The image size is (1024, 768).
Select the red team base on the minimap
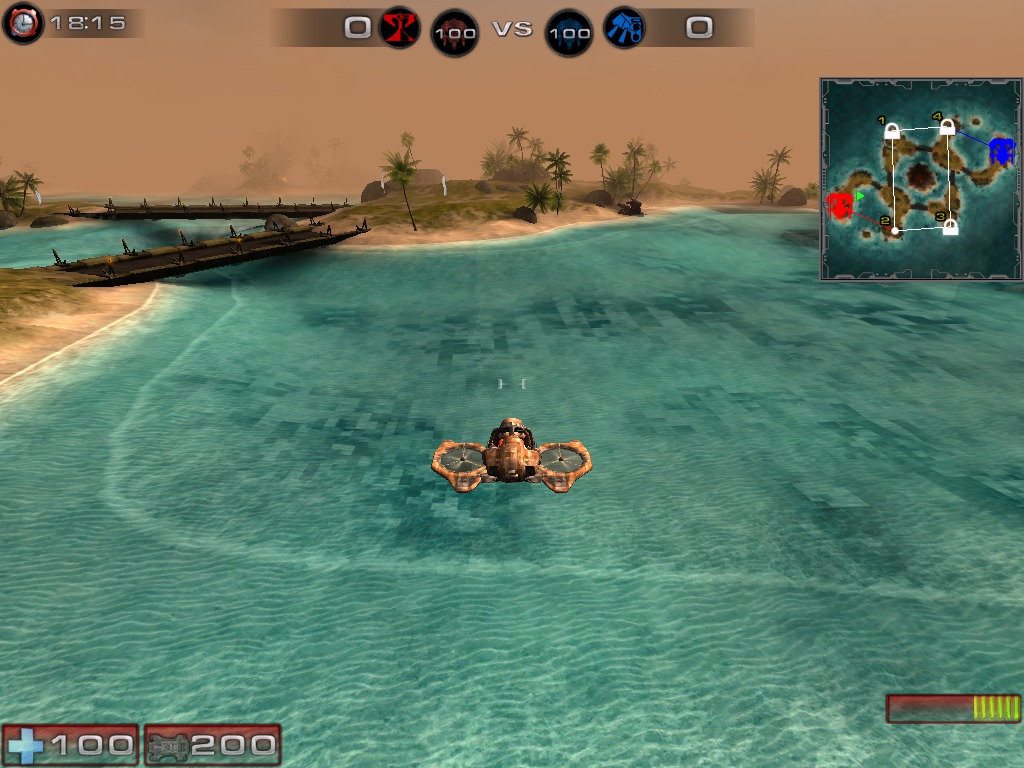coord(839,206)
